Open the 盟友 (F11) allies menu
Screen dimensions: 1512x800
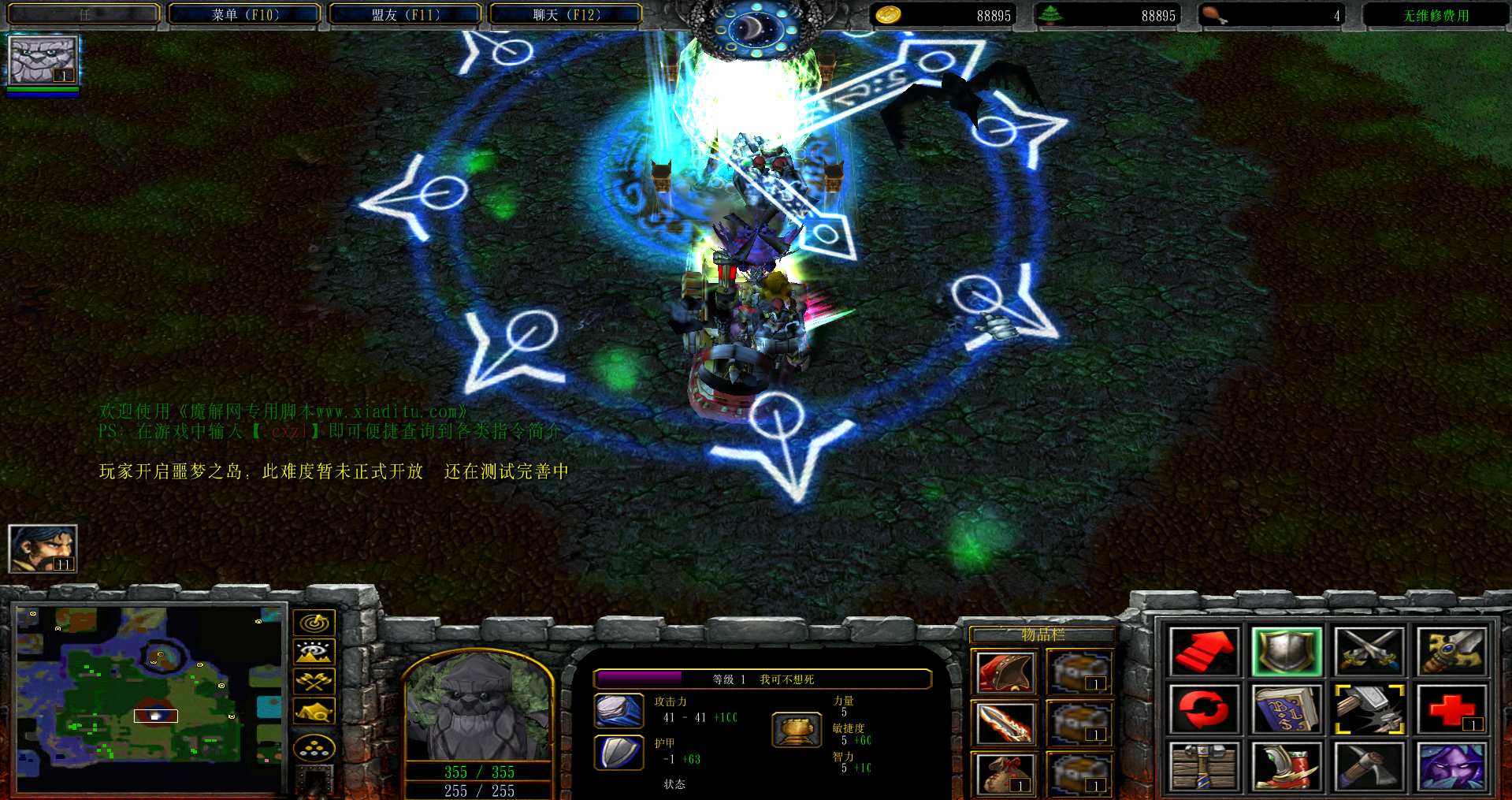pyautogui.click(x=405, y=14)
